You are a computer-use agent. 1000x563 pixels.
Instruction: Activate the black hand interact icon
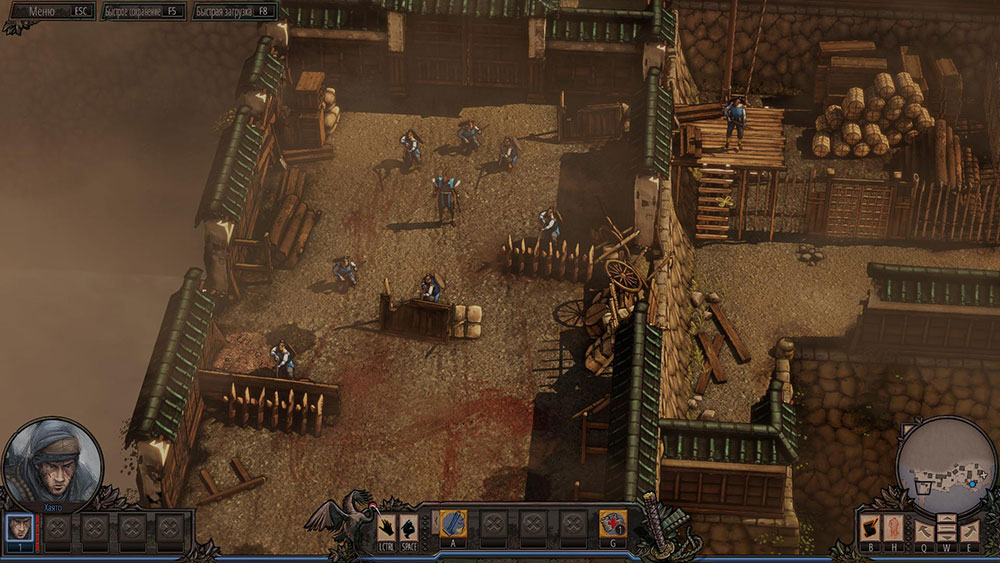(x=387, y=527)
